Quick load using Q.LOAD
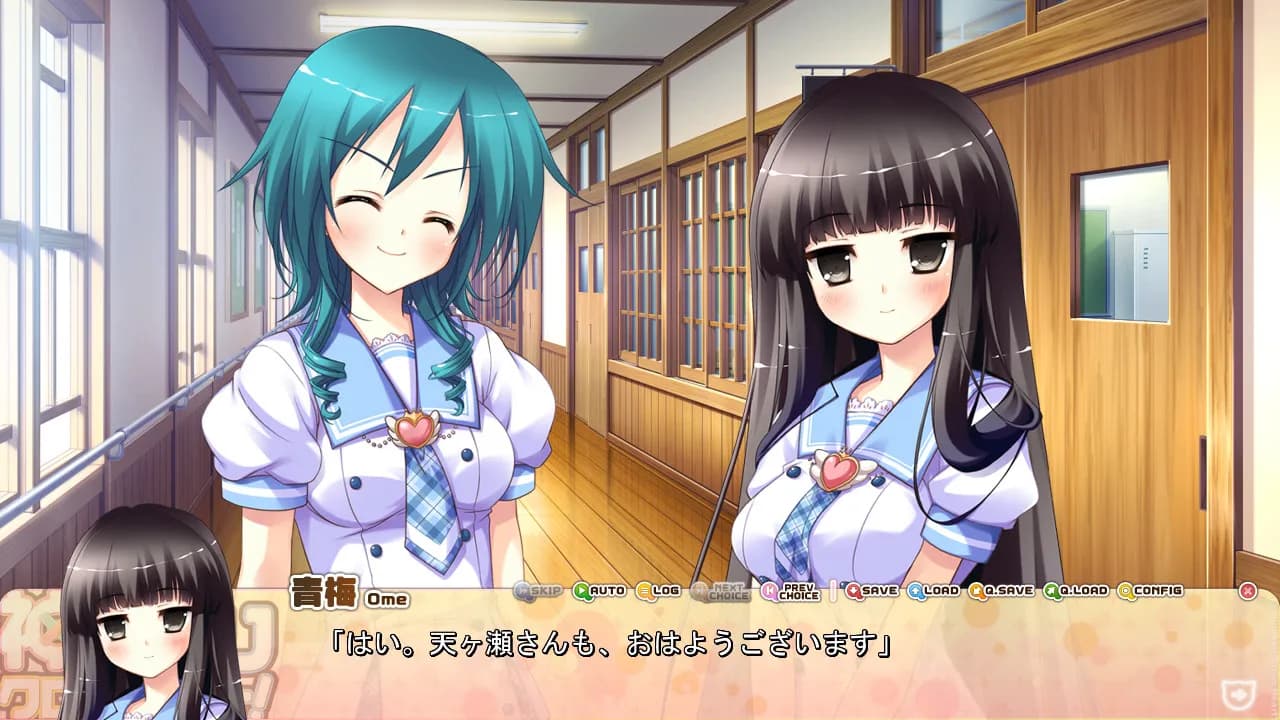The height and width of the screenshot is (720, 1280). click(1076, 591)
